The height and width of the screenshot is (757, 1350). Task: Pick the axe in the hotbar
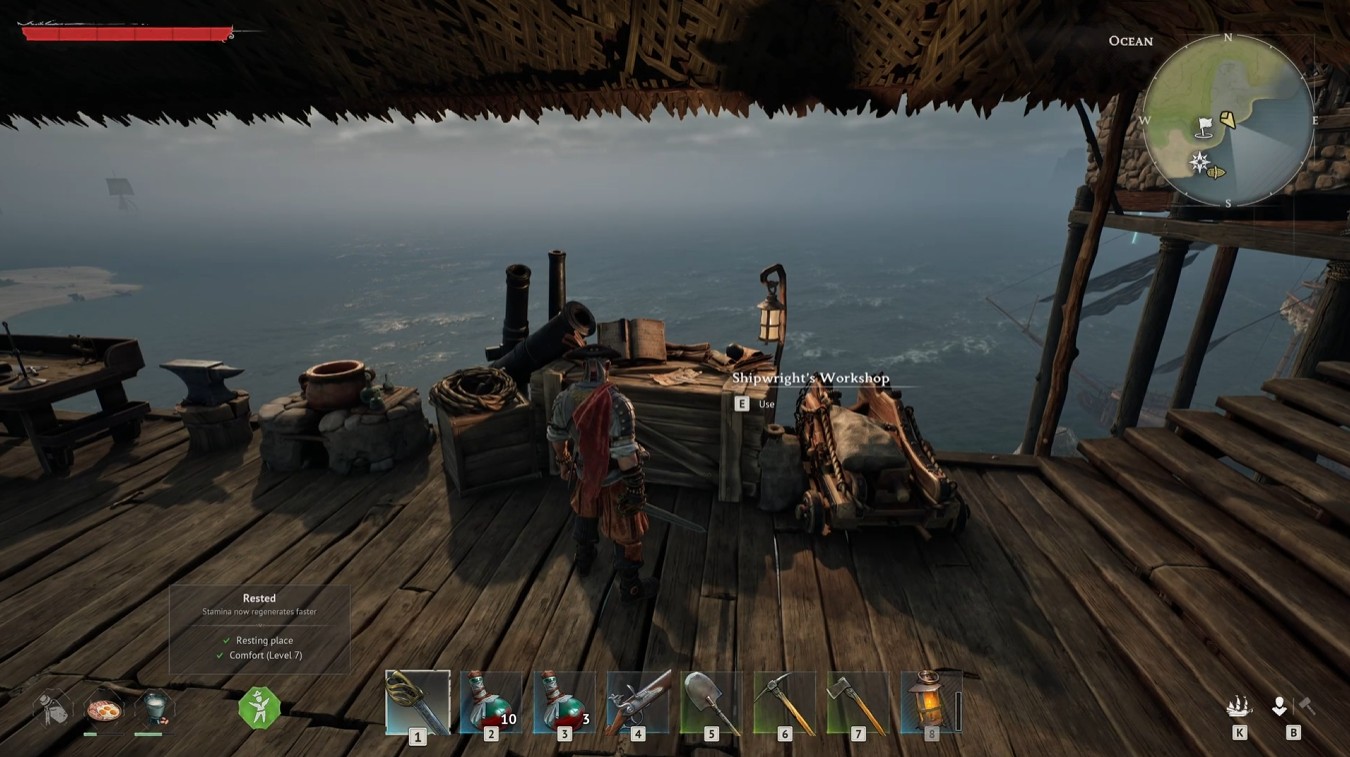click(x=858, y=702)
